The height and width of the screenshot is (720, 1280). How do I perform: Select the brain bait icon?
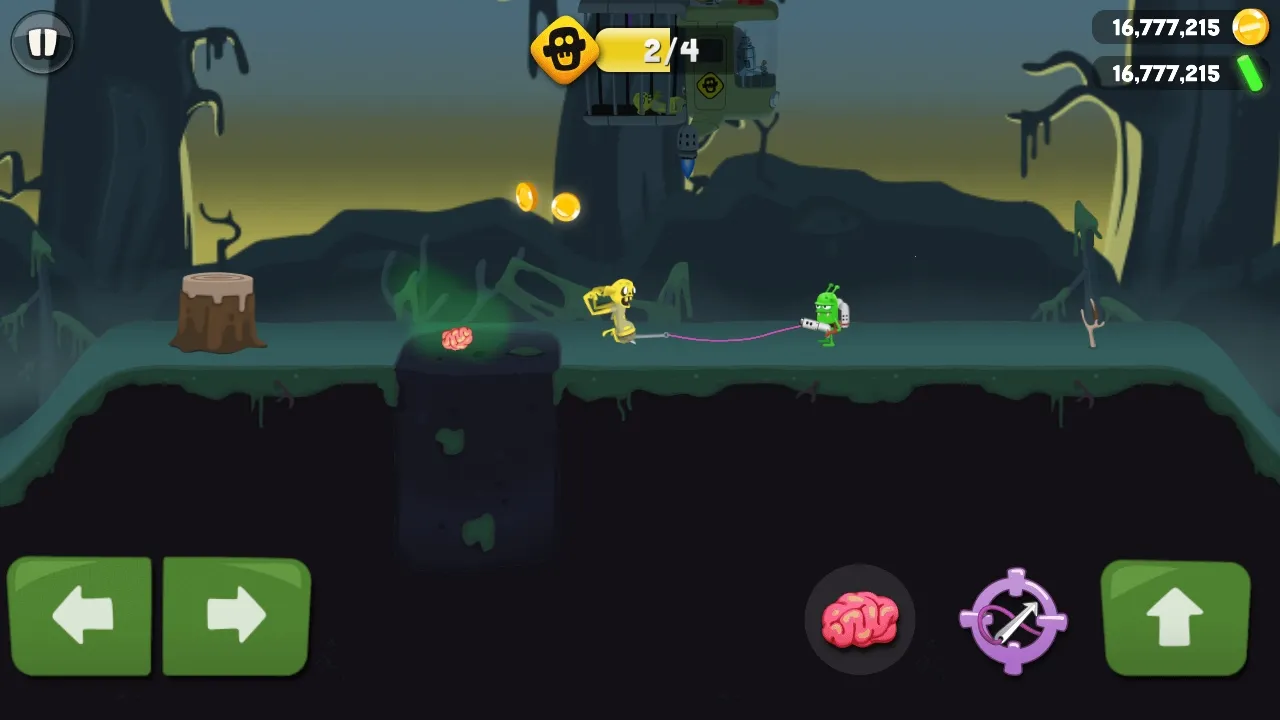point(860,620)
